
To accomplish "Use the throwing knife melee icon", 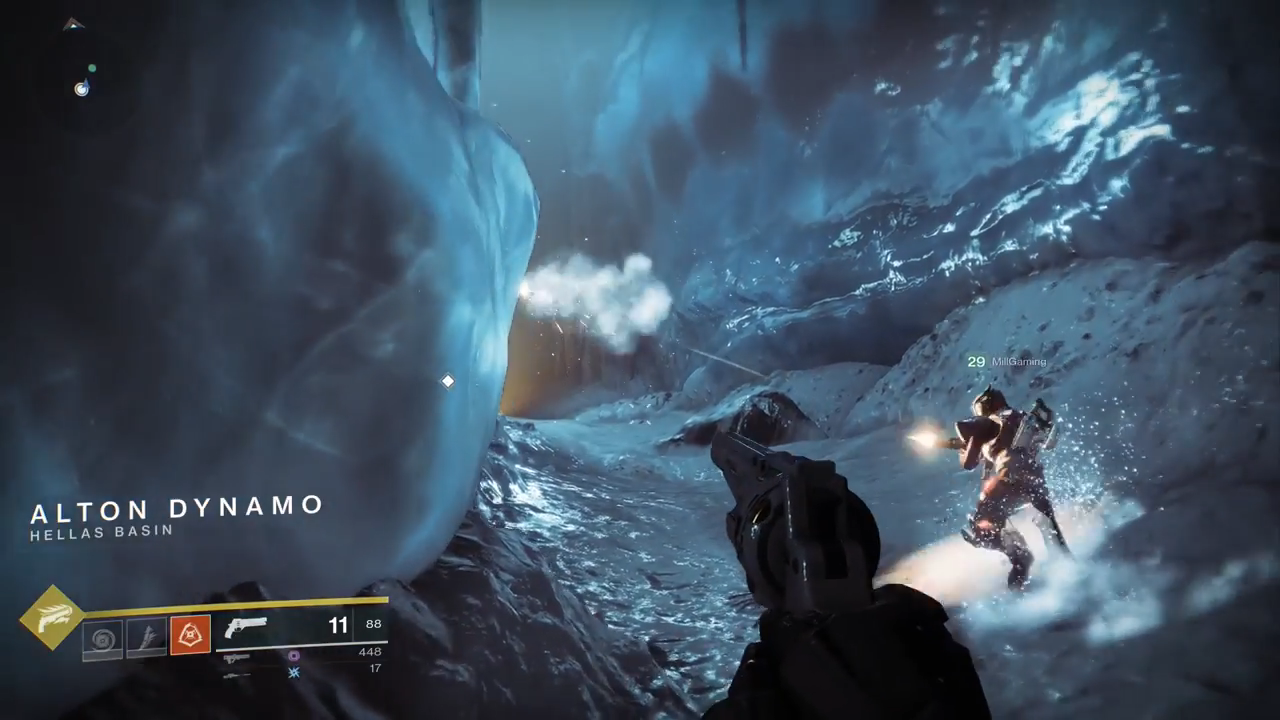I will (146, 637).
